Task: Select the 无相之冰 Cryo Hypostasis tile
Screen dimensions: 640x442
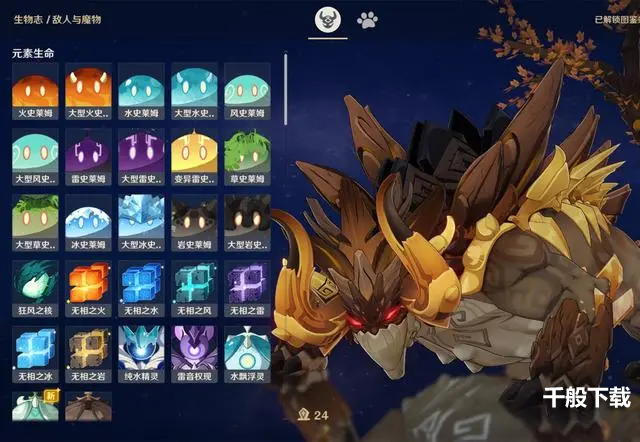Action: (34, 350)
